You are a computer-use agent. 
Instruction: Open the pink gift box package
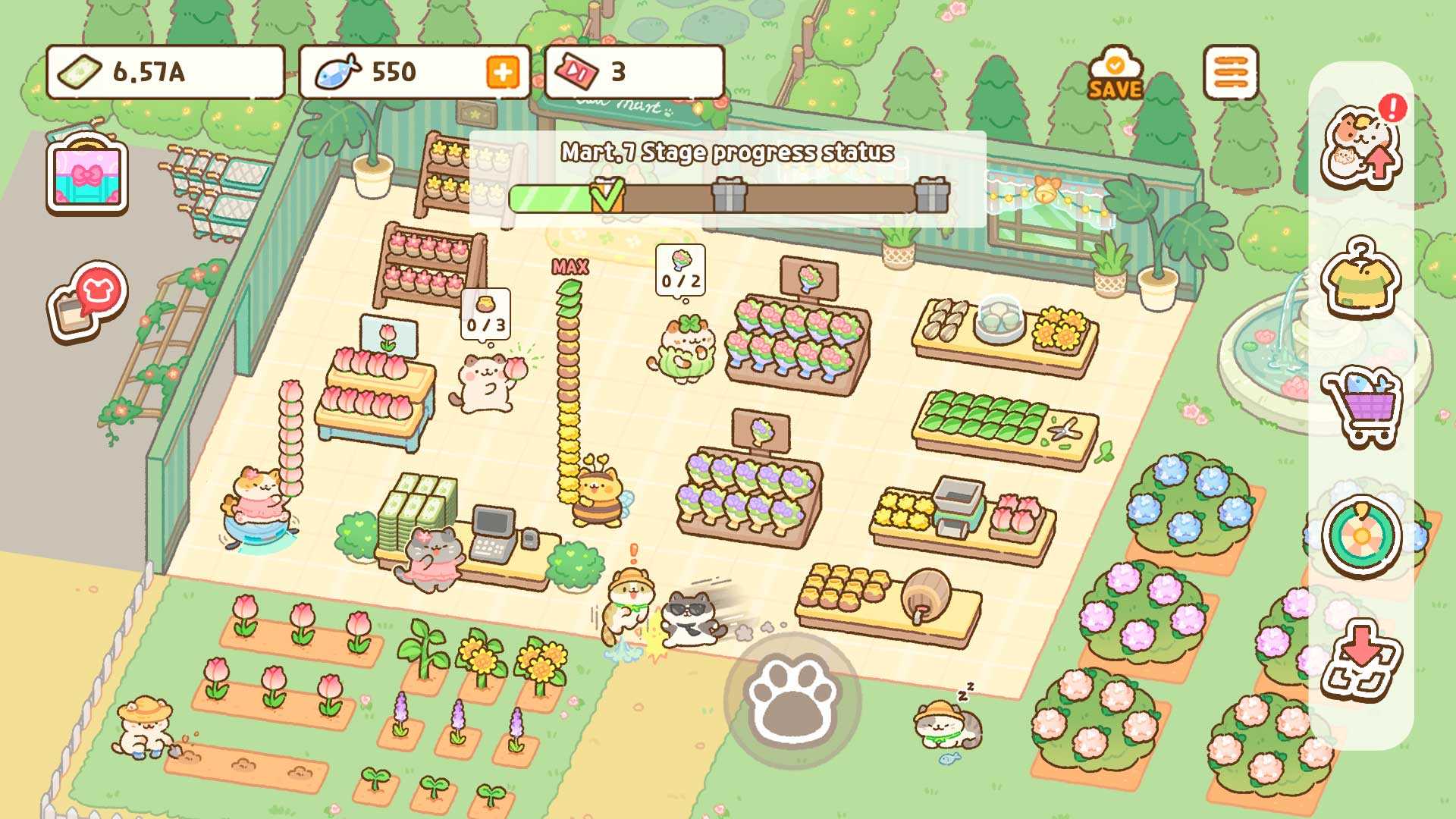click(87, 176)
